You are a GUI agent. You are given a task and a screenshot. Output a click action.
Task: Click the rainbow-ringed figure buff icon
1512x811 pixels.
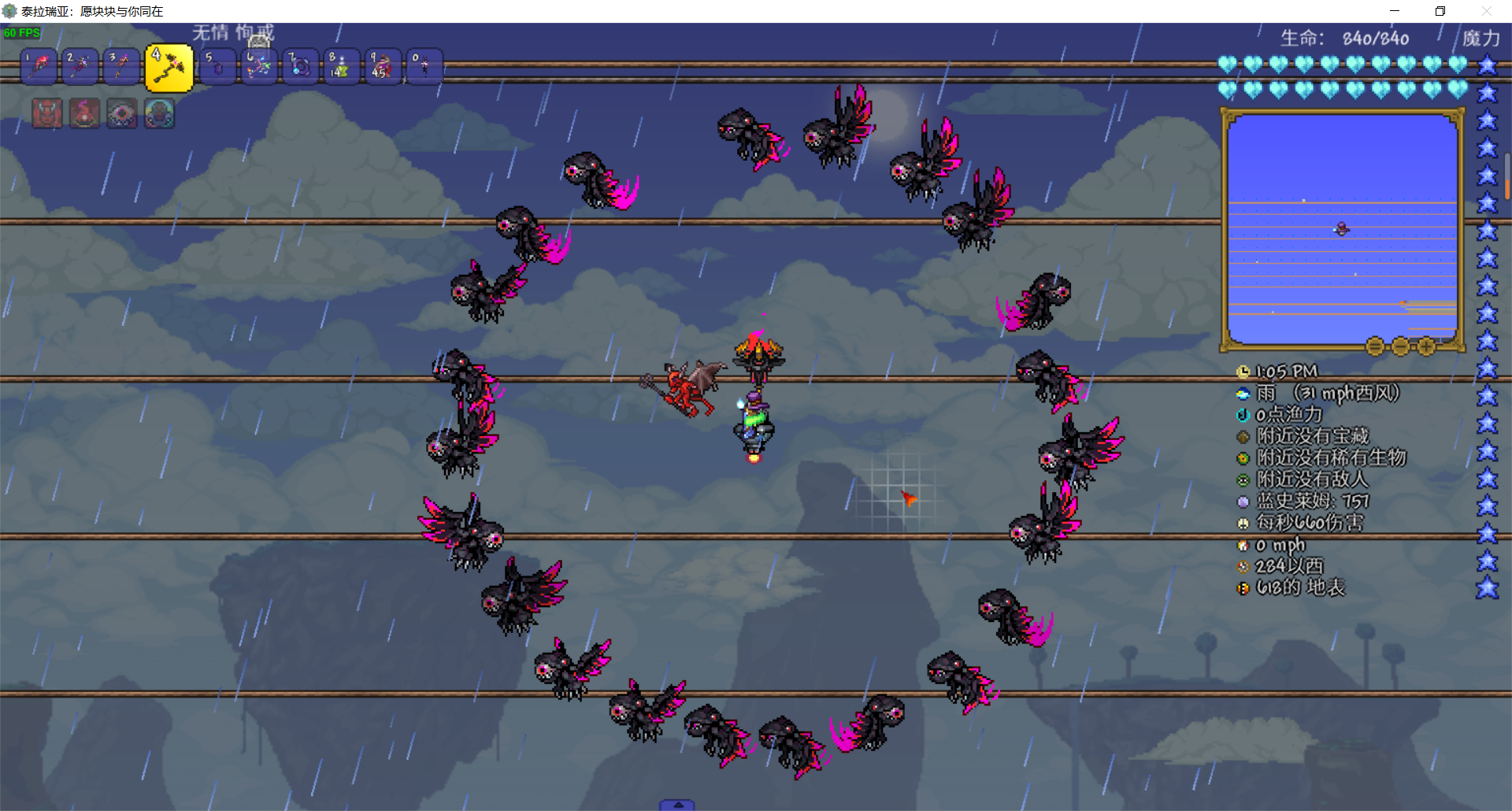pos(160,114)
